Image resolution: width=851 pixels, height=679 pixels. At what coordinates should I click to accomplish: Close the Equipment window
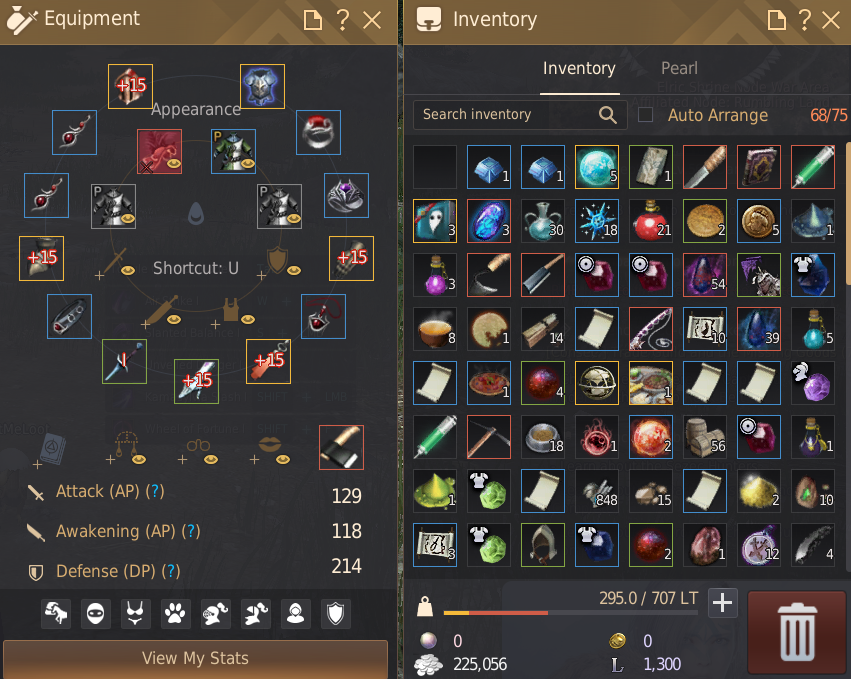[x=372, y=20]
